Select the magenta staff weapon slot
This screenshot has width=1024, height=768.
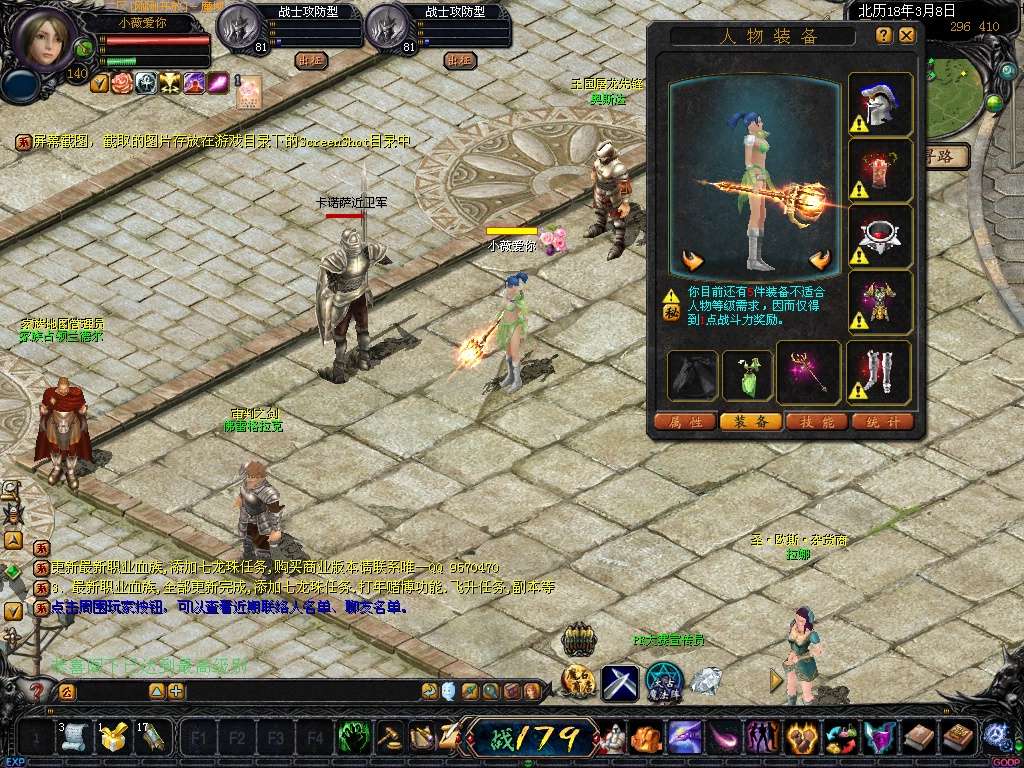810,375
